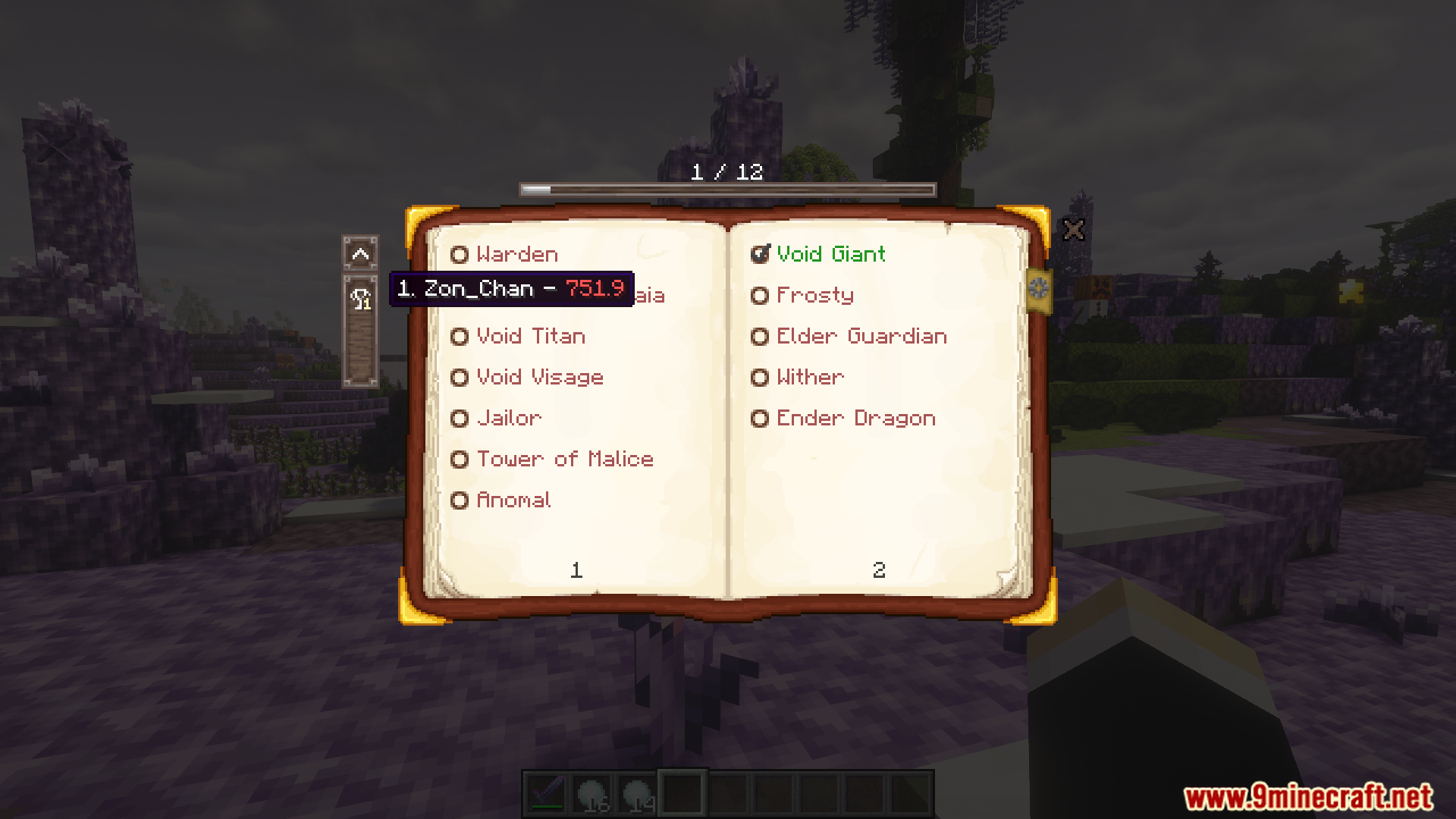Check the Ender Dragon checkbox
Viewport: 1456px width, 819px height.
coord(760,418)
